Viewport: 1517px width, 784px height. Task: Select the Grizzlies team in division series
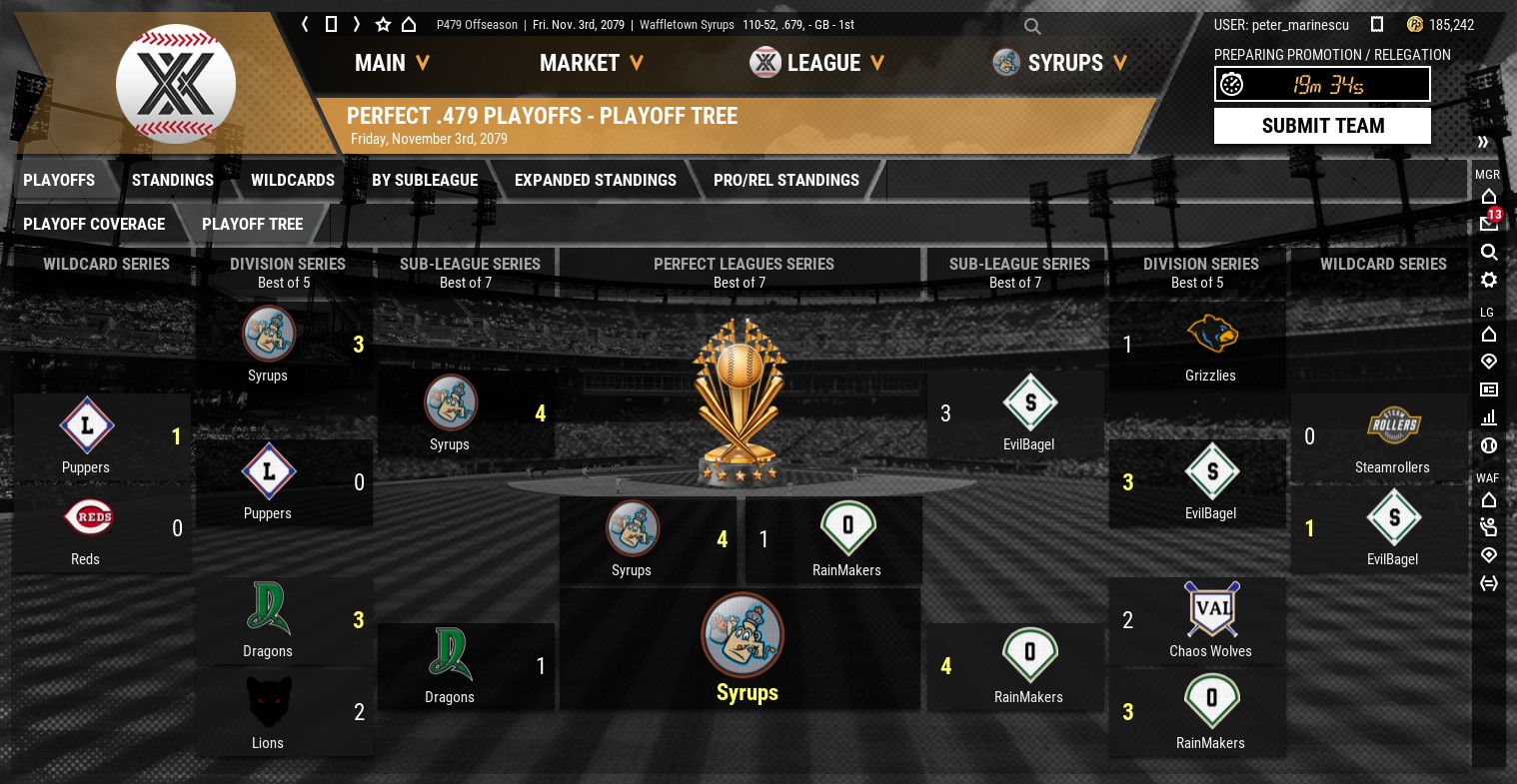[1210, 346]
